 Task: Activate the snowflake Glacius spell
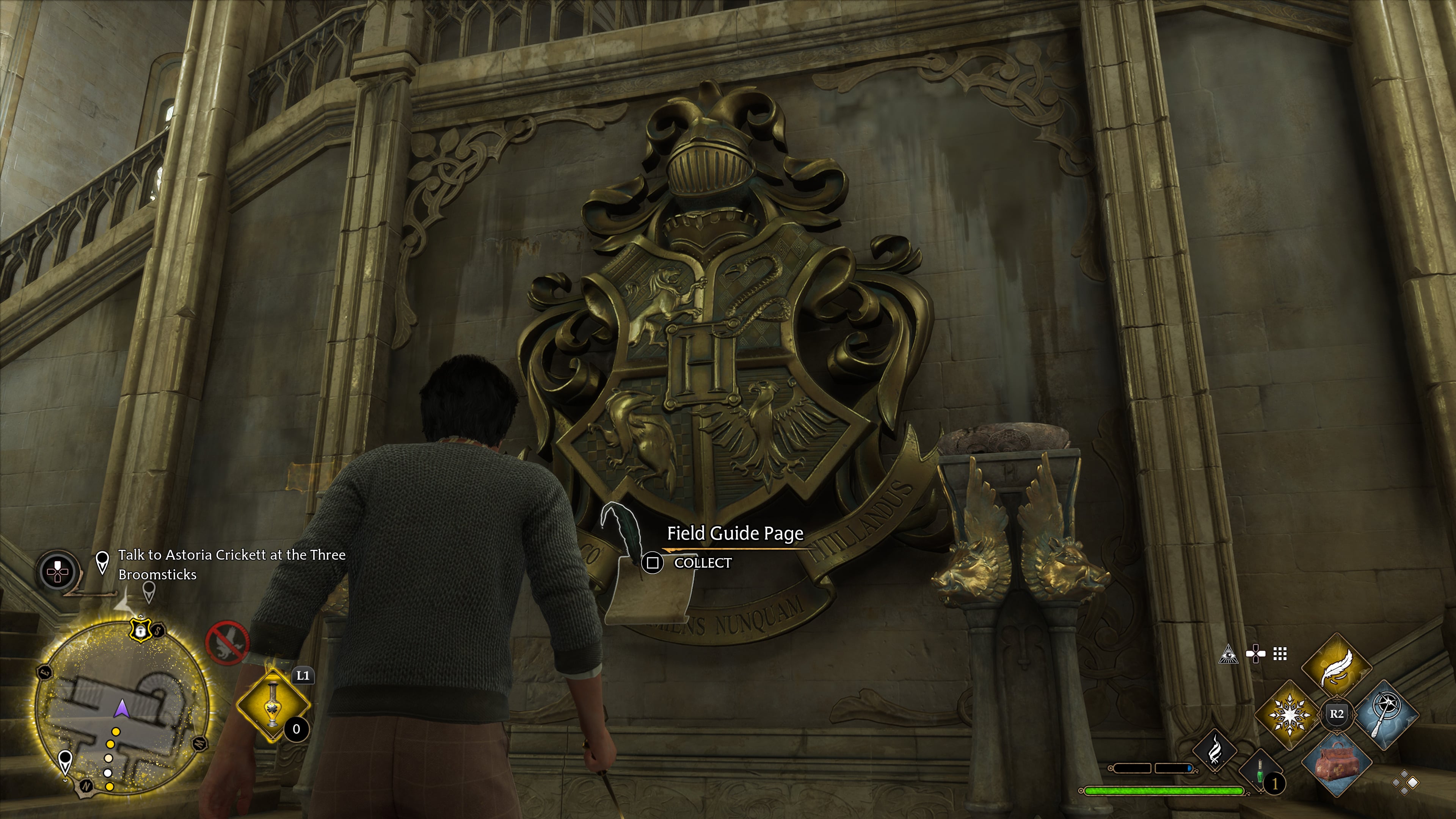click(1289, 715)
